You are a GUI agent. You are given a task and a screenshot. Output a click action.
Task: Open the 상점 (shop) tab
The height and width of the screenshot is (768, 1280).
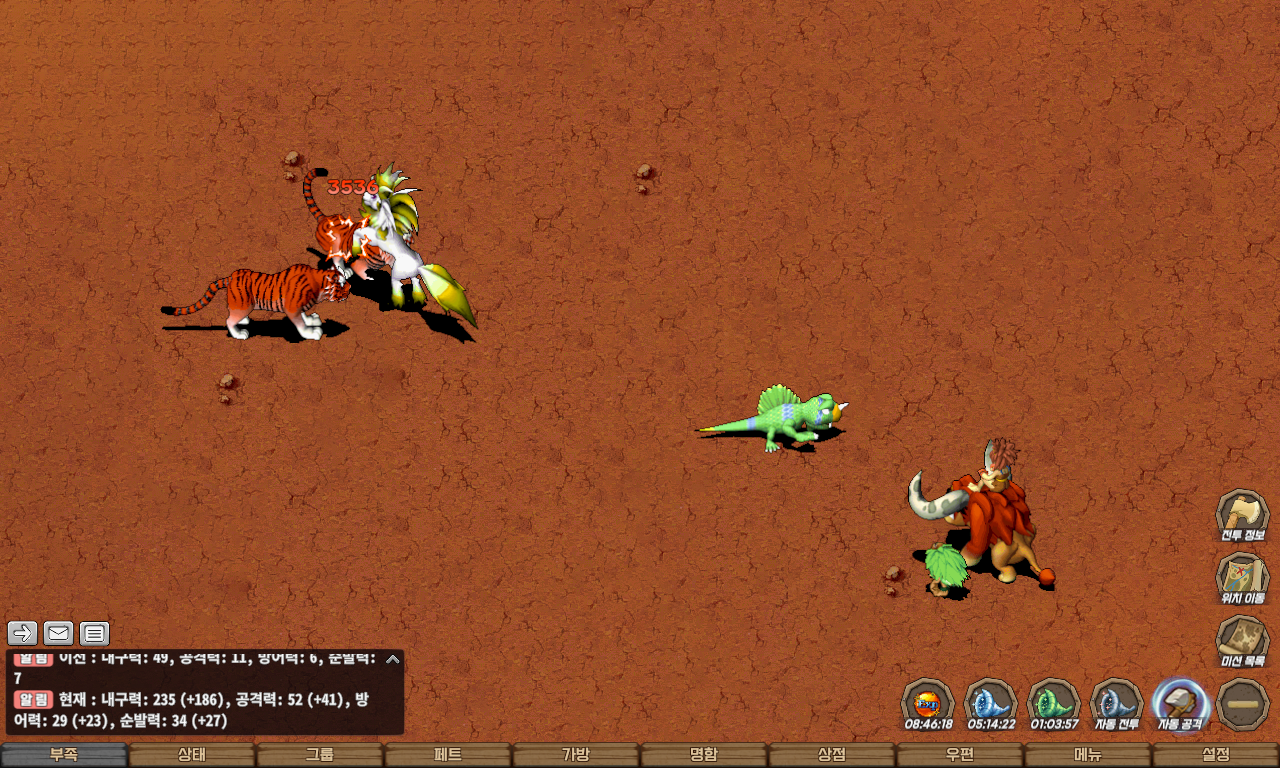832,755
